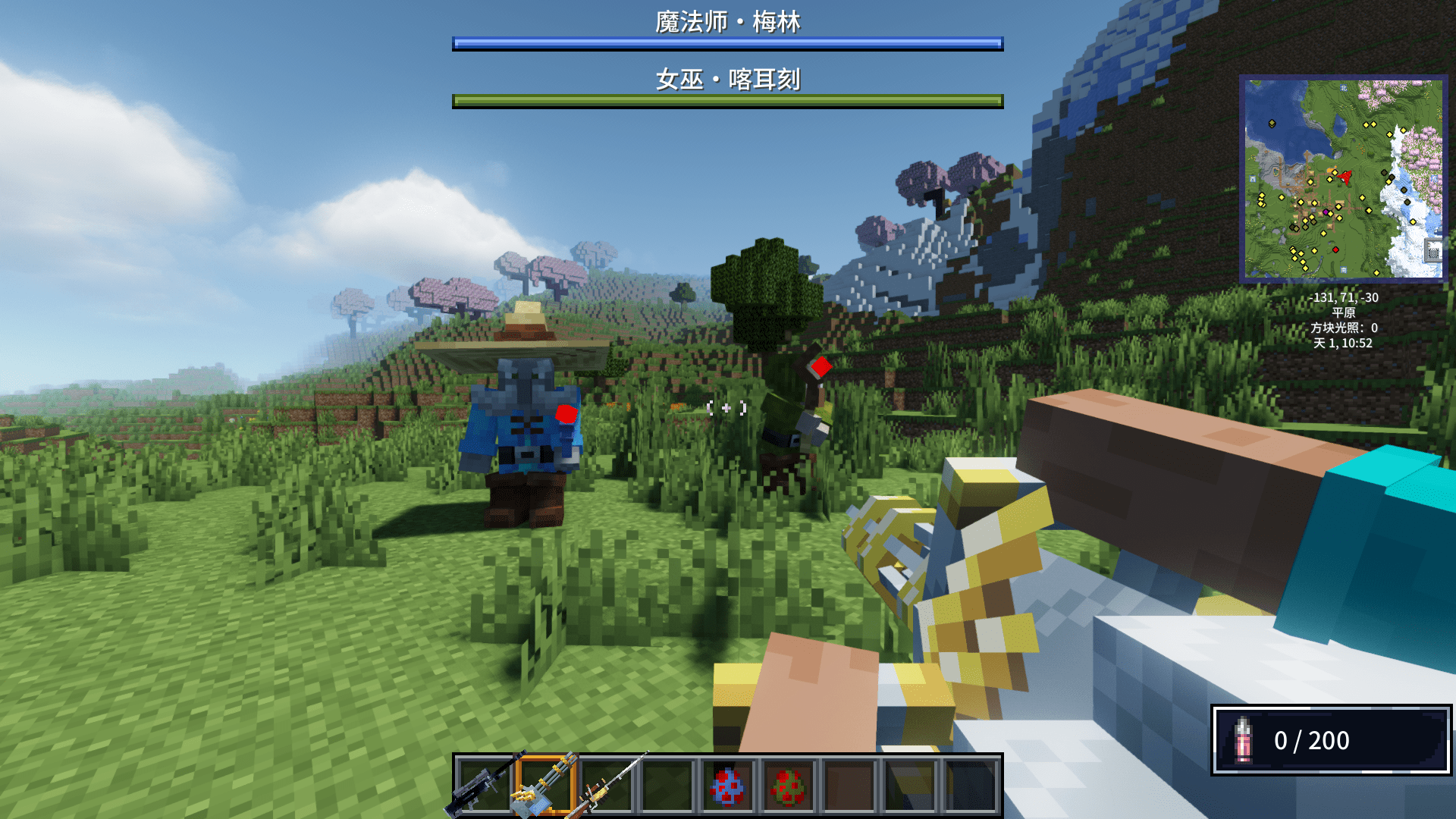Viewport: 1456px width, 819px height.
Task: Click the blue spawn egg in the hotbar
Action: pyautogui.click(x=730, y=787)
